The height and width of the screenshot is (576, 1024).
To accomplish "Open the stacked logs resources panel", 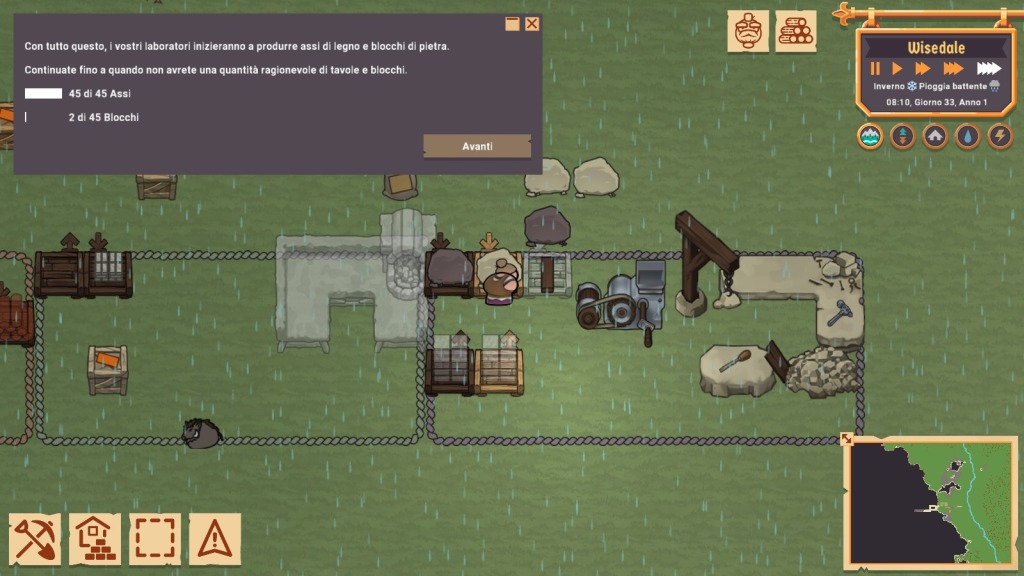I will (x=796, y=31).
